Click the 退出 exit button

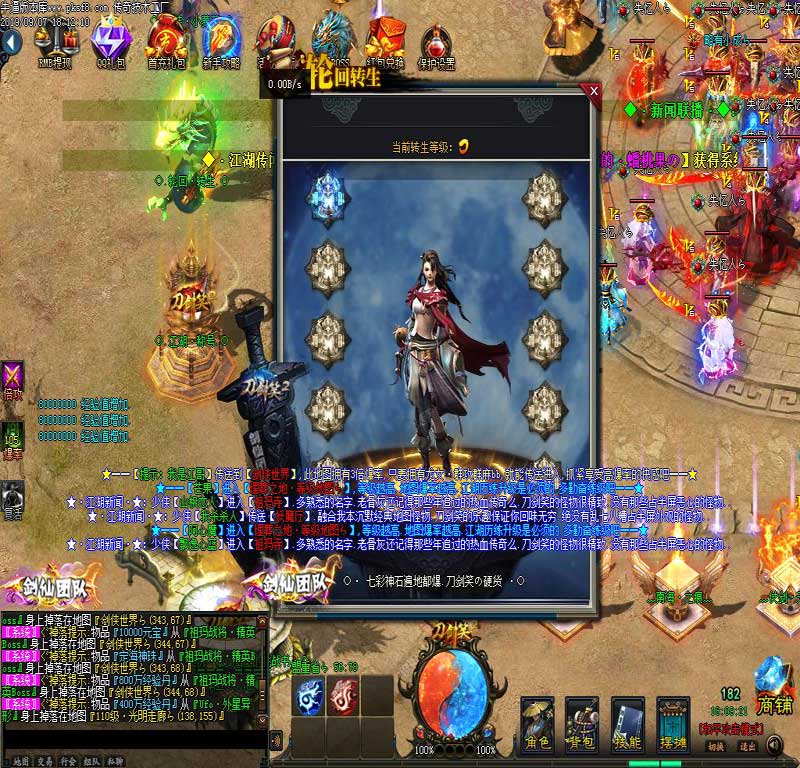(x=746, y=746)
